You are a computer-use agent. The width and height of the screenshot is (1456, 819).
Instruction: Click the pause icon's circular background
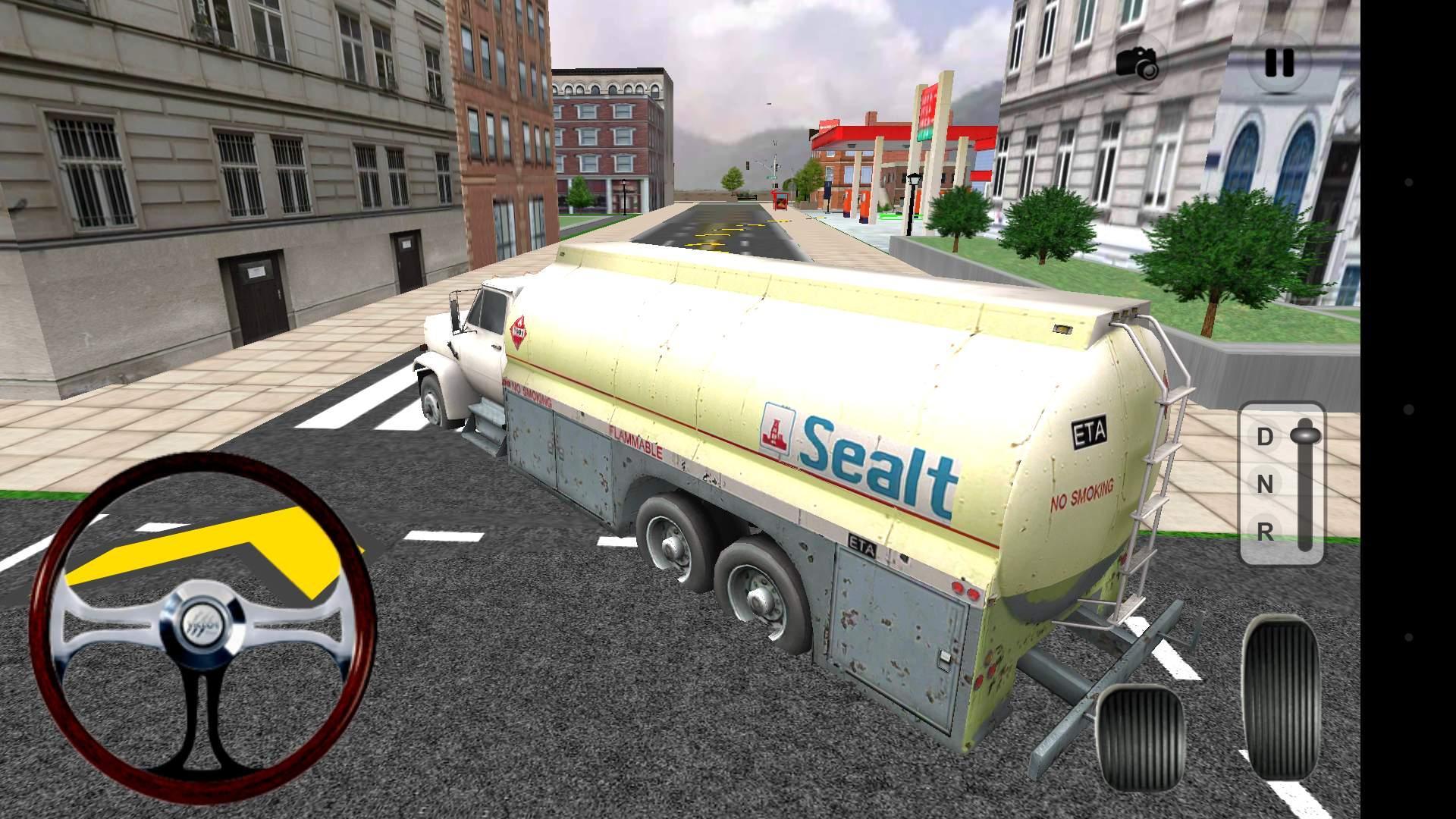(x=1281, y=64)
